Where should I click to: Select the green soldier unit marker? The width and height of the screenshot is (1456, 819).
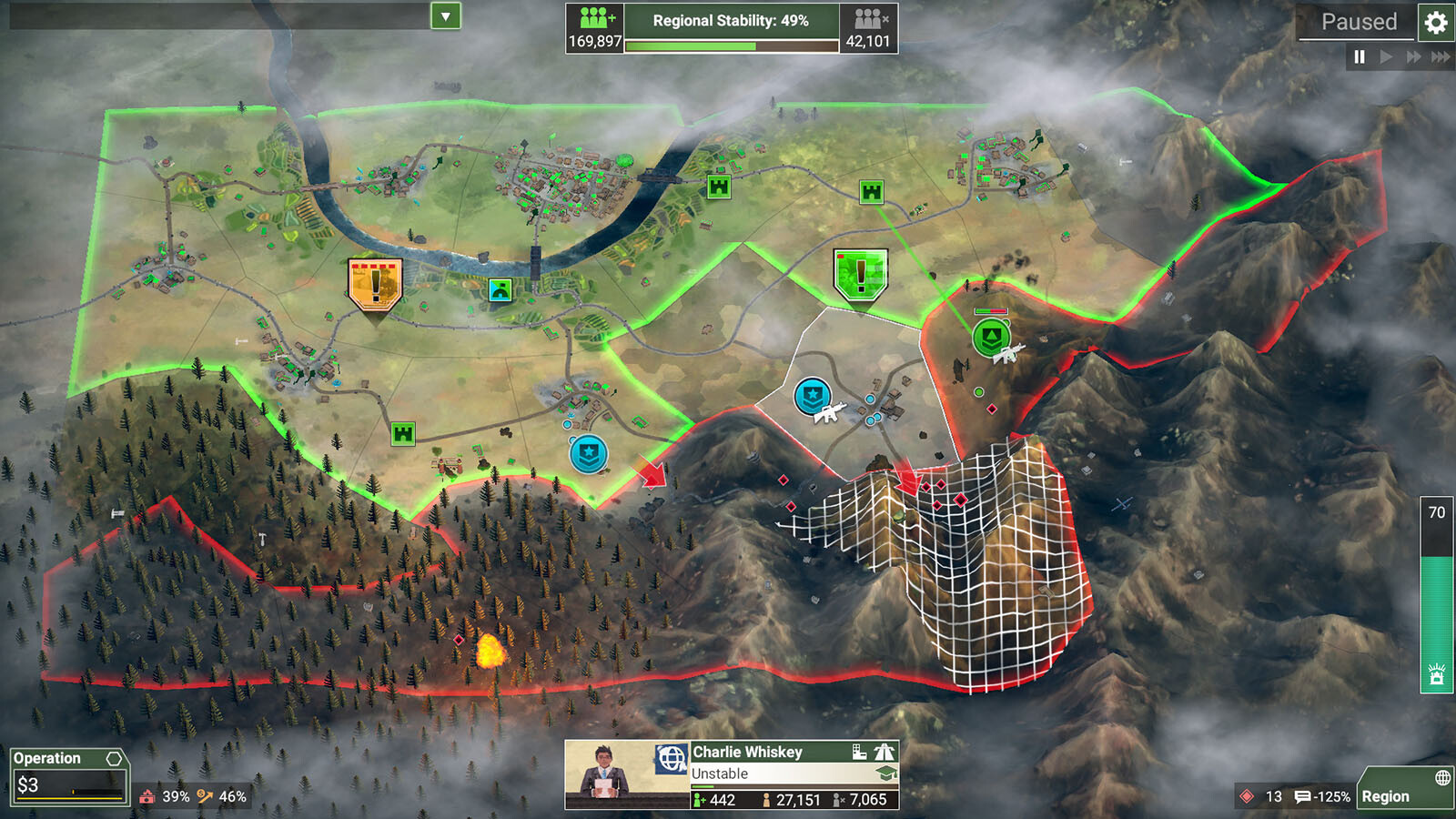(990, 338)
